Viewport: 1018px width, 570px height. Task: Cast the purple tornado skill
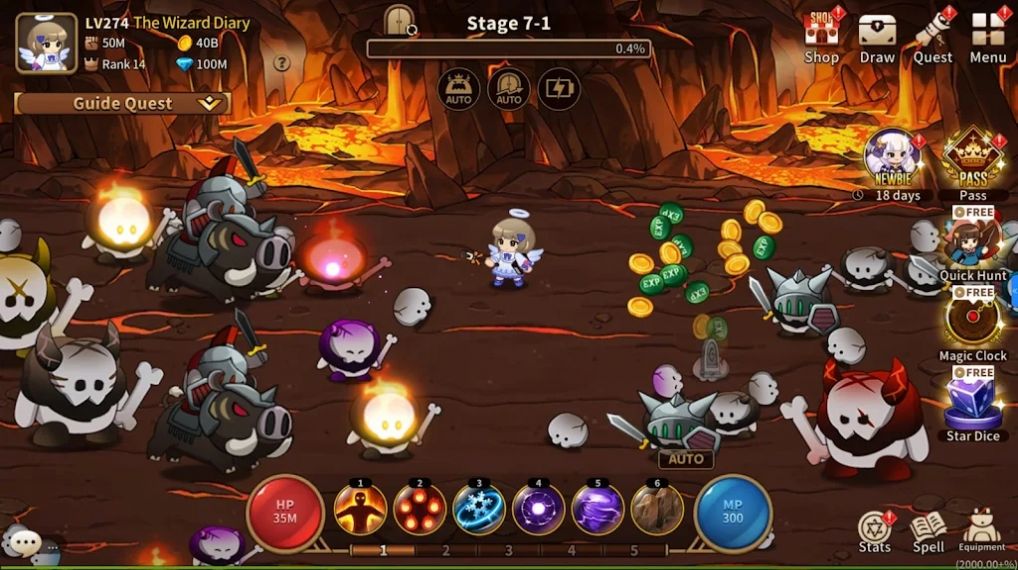tap(598, 509)
